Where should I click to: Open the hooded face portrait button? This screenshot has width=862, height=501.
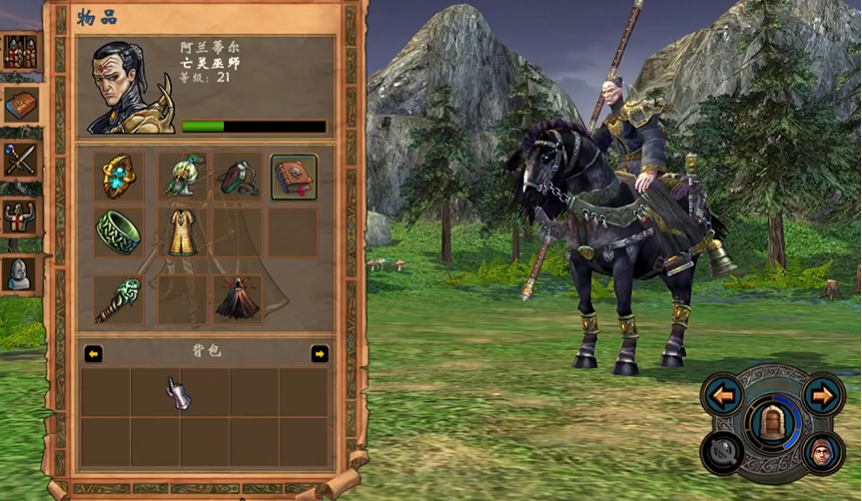822,451
